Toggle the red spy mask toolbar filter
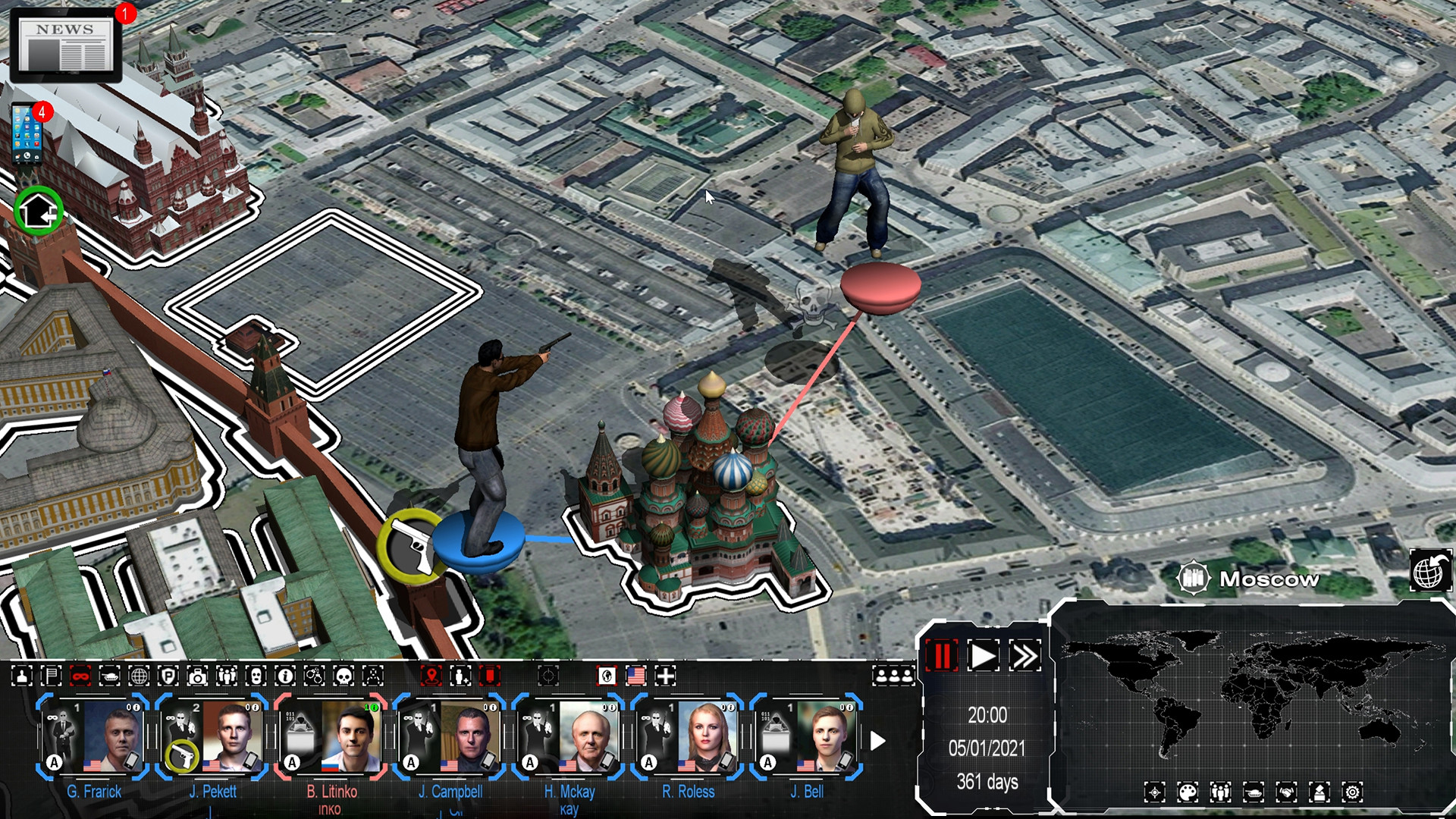Viewport: 1456px width, 819px height. click(x=80, y=676)
